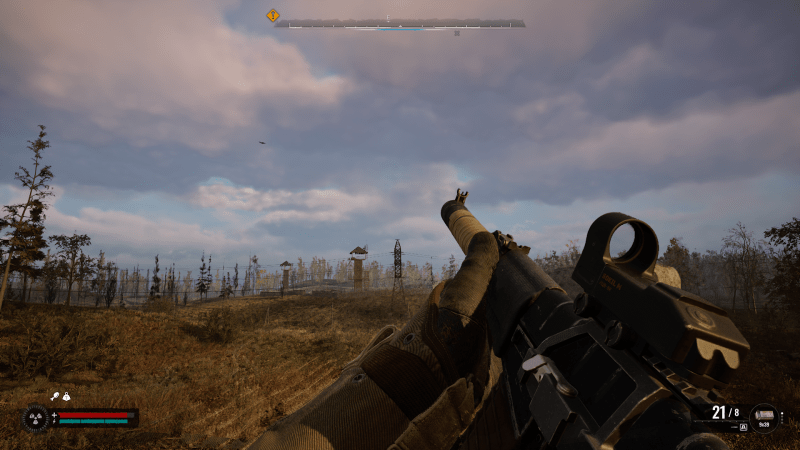Image resolution: width=800 pixels, height=450 pixels.
Task: Select the compass bar heading strip
Action: click(x=400, y=23)
